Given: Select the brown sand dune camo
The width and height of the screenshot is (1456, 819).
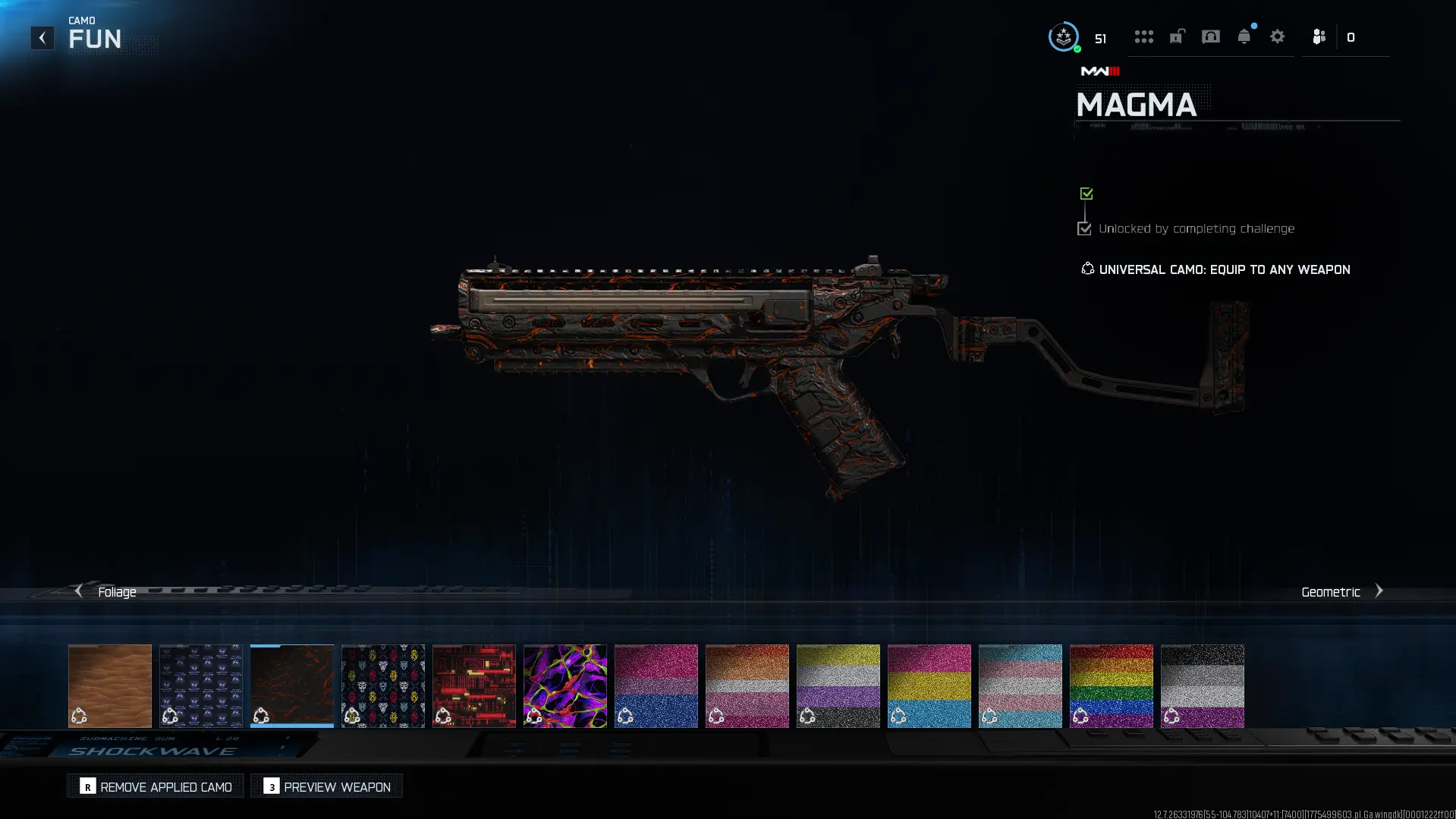Looking at the screenshot, I should [110, 685].
